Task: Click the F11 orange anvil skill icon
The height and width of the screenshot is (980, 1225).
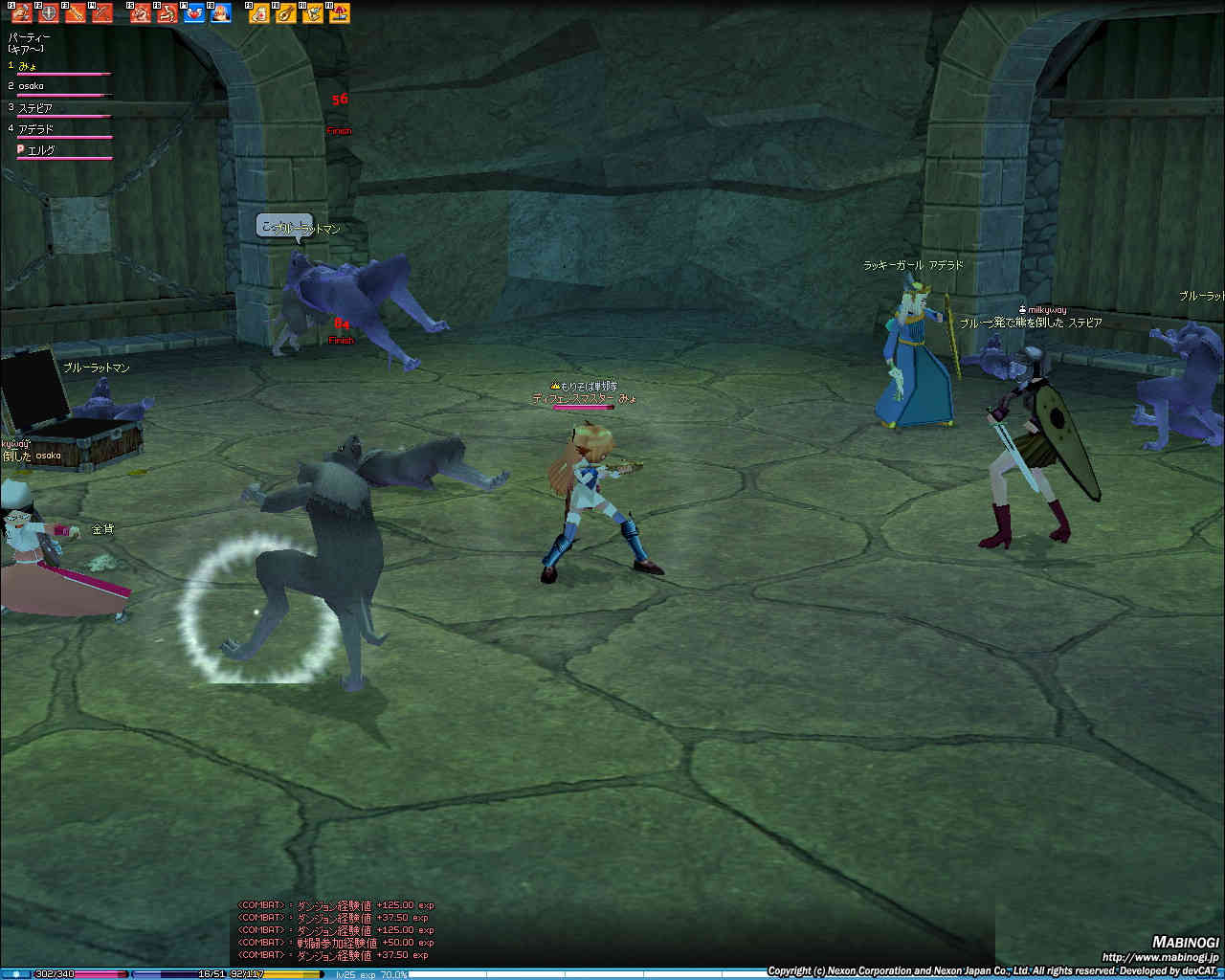Action: (313, 13)
